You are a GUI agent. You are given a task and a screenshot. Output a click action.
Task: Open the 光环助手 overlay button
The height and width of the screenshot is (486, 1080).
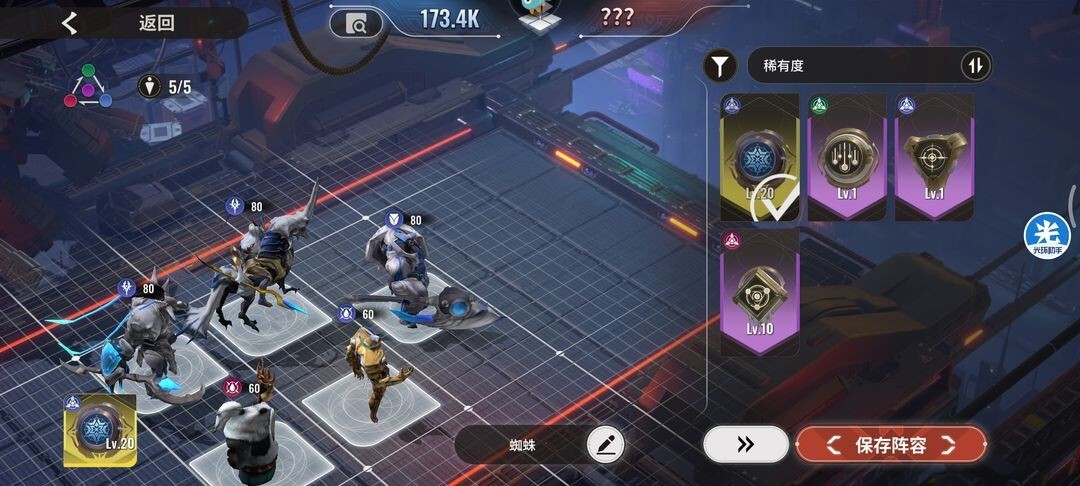1046,235
